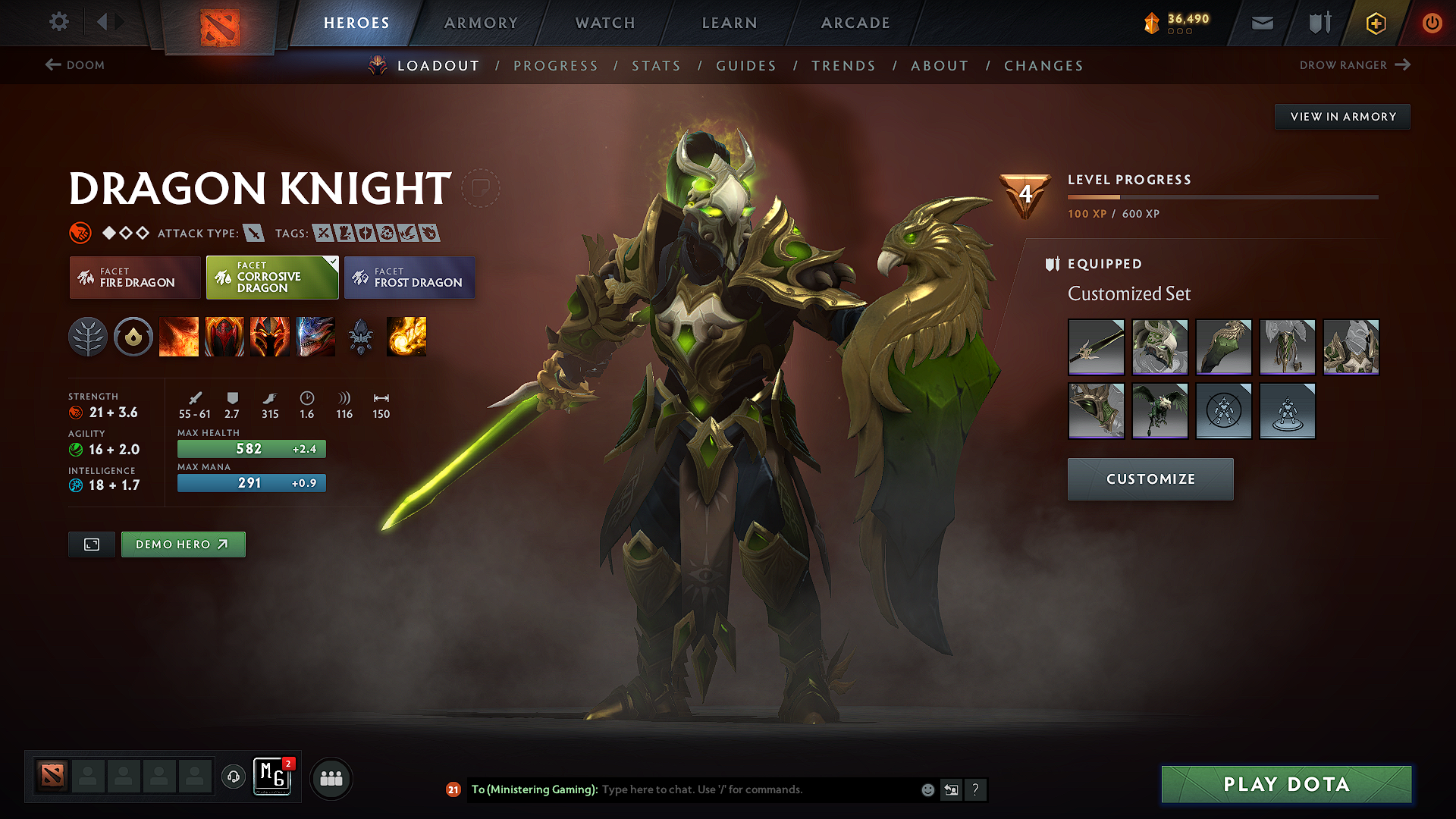Open the chat emoticon picker
The image size is (1456, 819).
[927, 789]
